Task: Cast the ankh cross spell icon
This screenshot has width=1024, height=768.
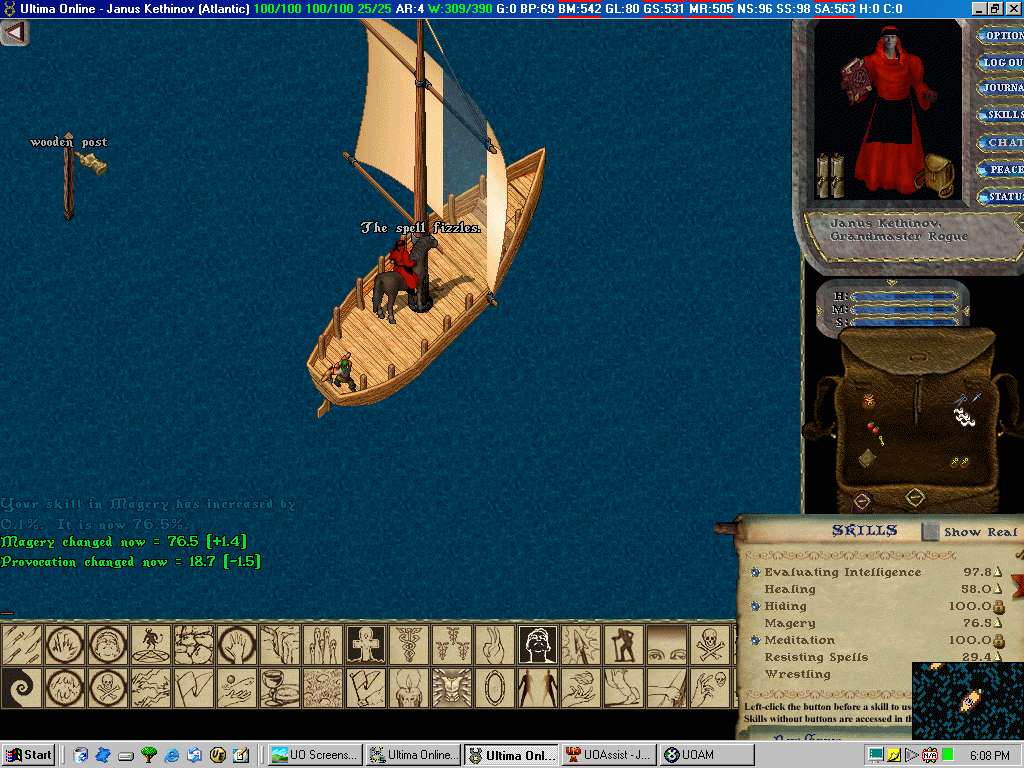Action: click(365, 644)
